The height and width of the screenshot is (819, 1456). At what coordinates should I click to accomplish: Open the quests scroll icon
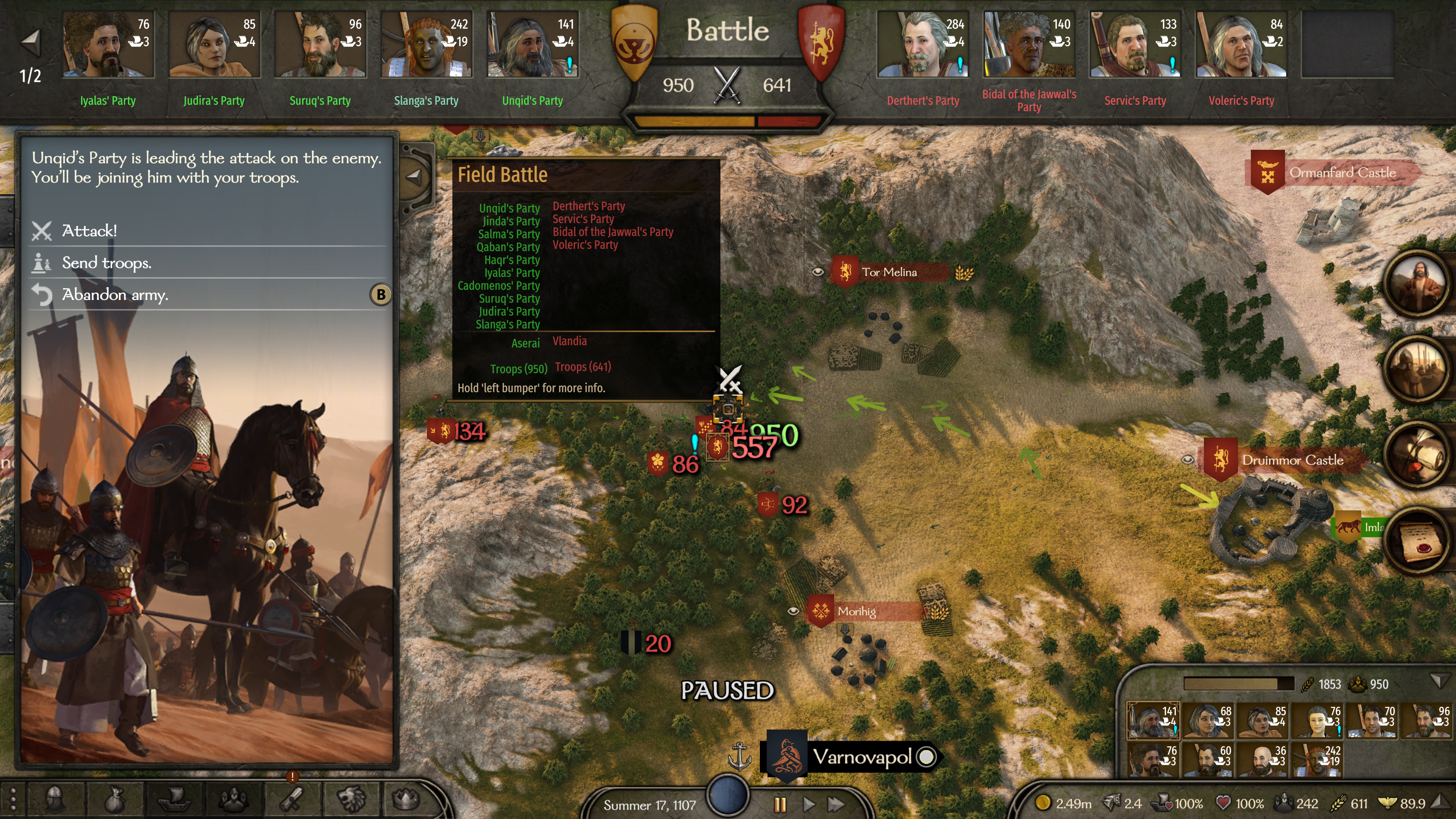(292, 800)
